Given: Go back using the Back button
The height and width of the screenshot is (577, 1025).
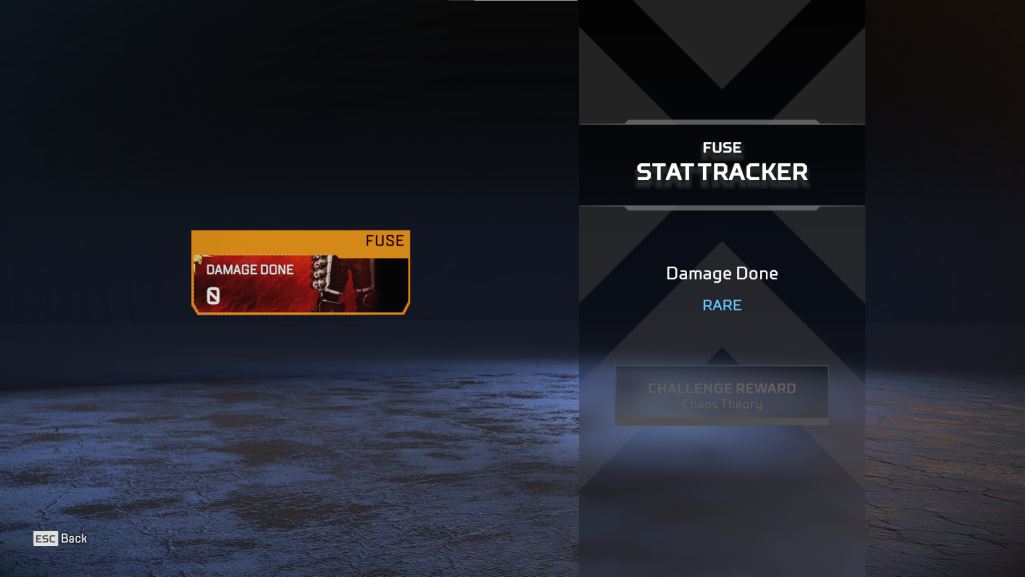Looking at the screenshot, I should [x=61, y=538].
